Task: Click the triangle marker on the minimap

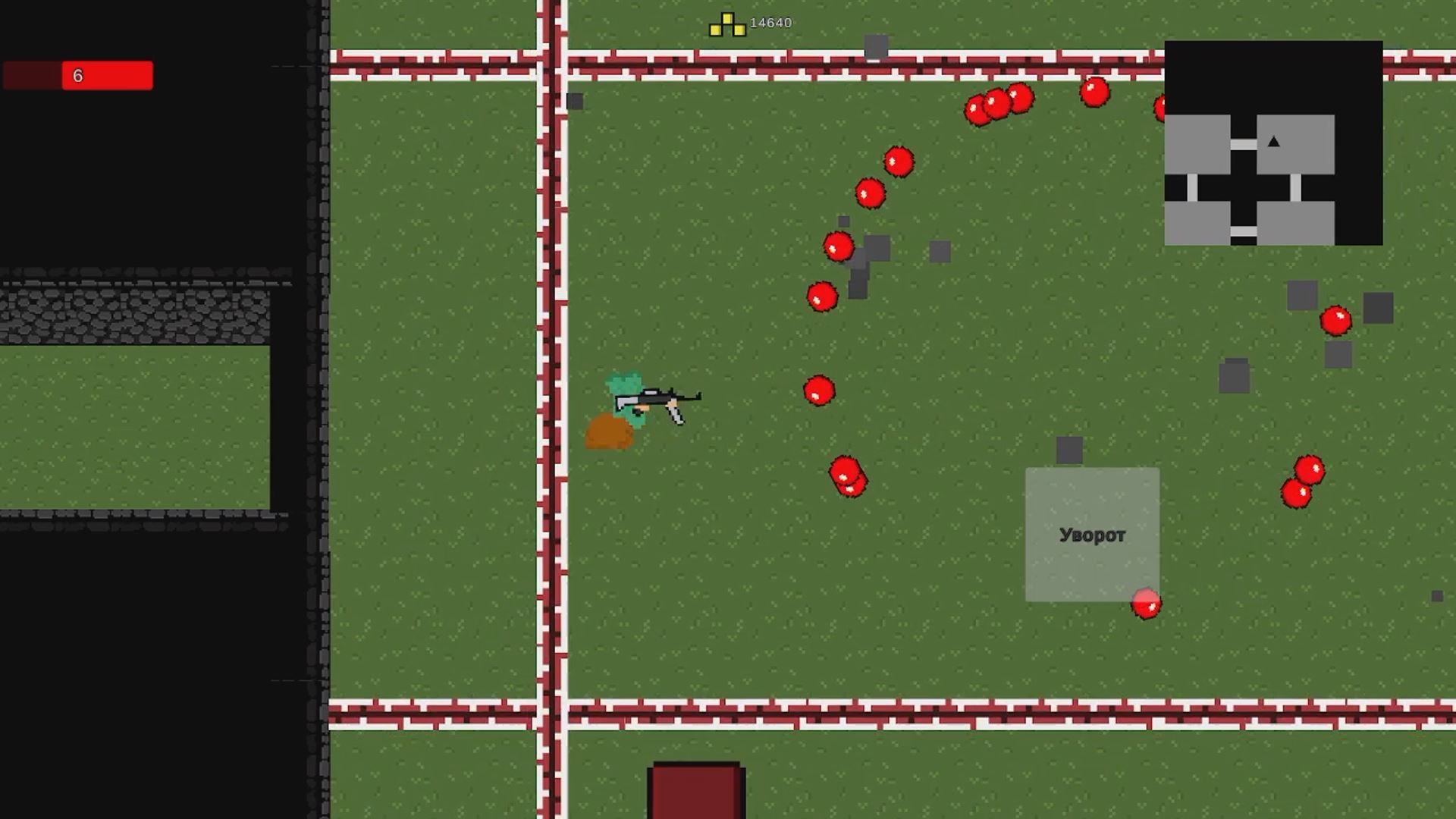Action: pyautogui.click(x=1272, y=141)
